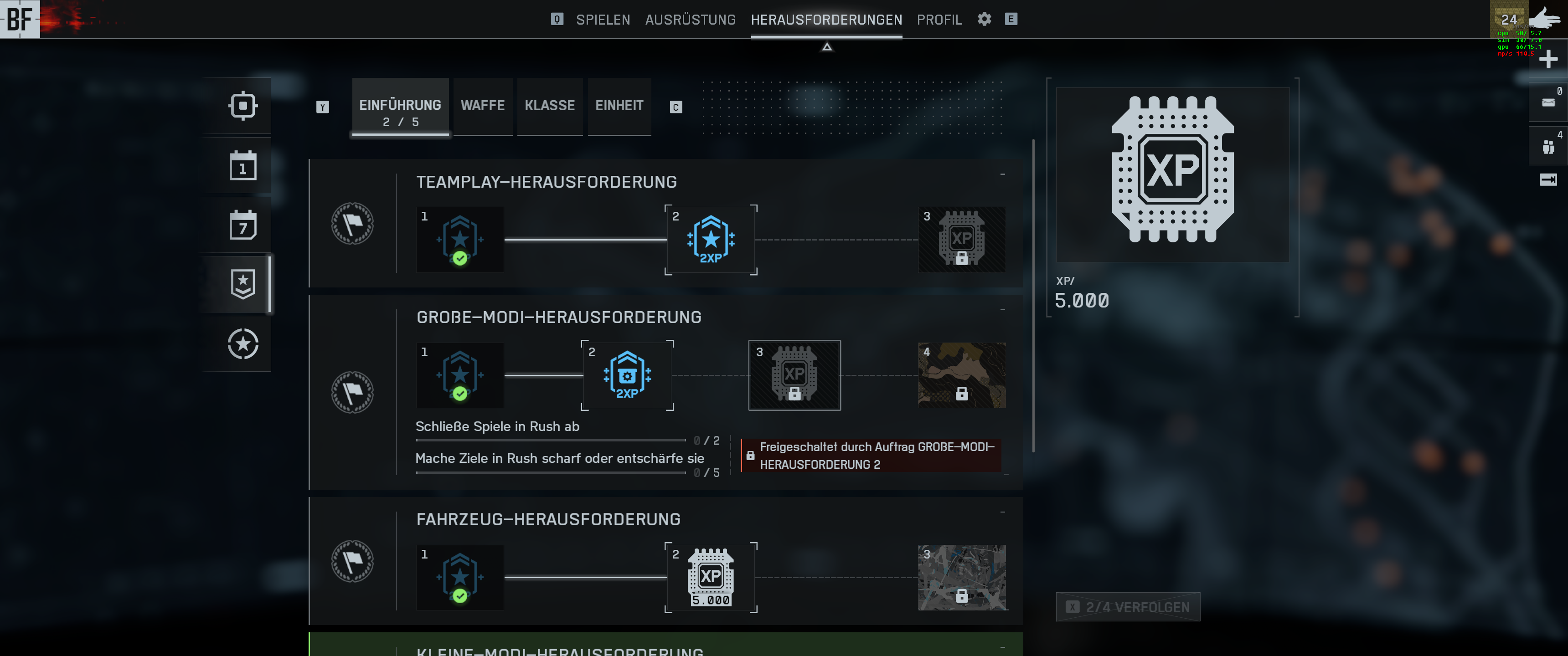Viewport: 1568px width, 656px height.
Task: Switch to the WAFFE challenges tab
Action: 482,106
